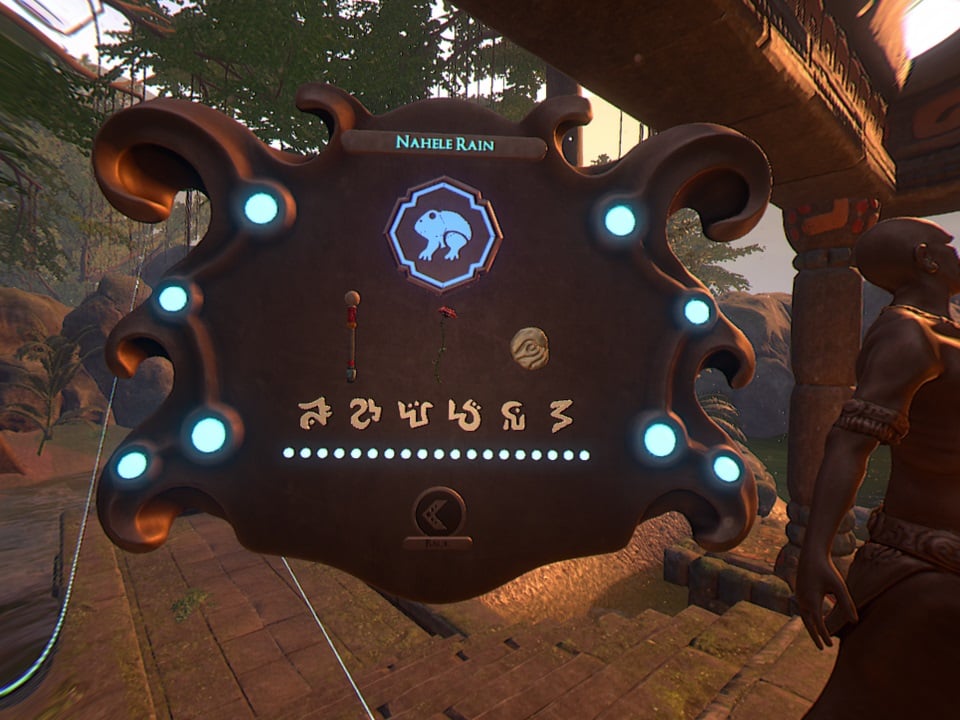
Task: Select the carved stone eye coin
Action: 530,348
